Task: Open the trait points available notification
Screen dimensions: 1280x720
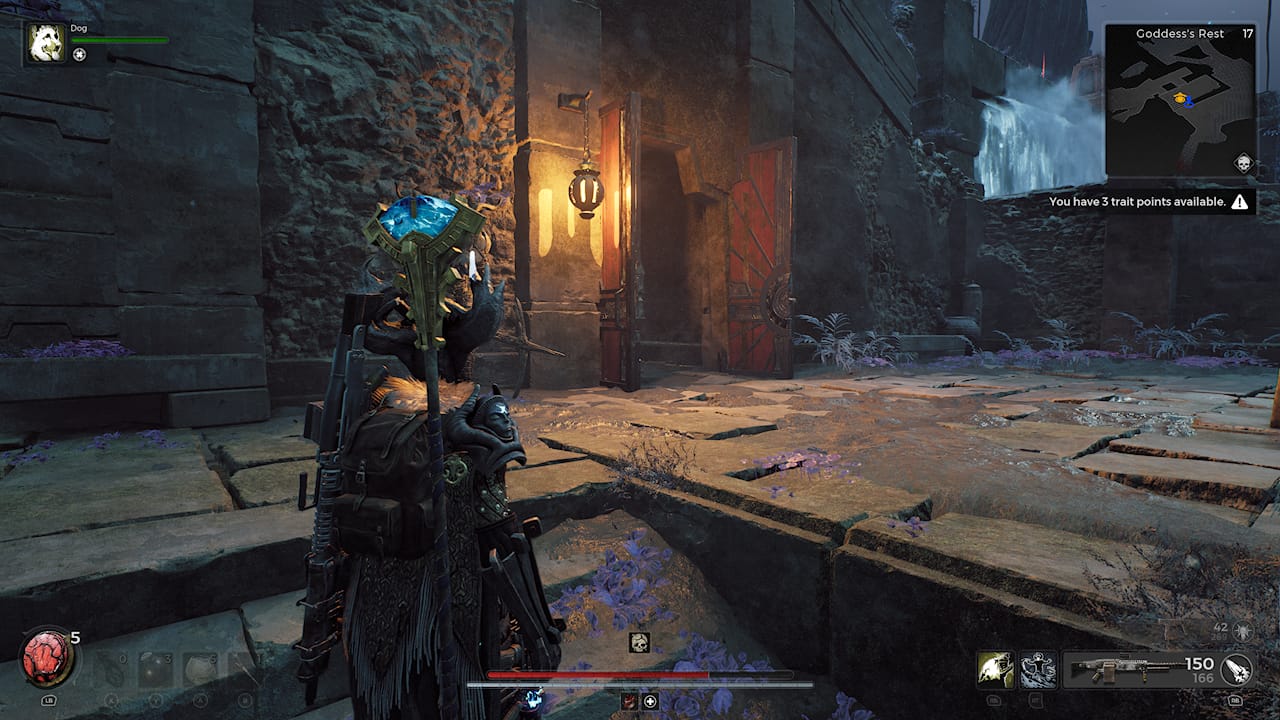Action: 1149,202
